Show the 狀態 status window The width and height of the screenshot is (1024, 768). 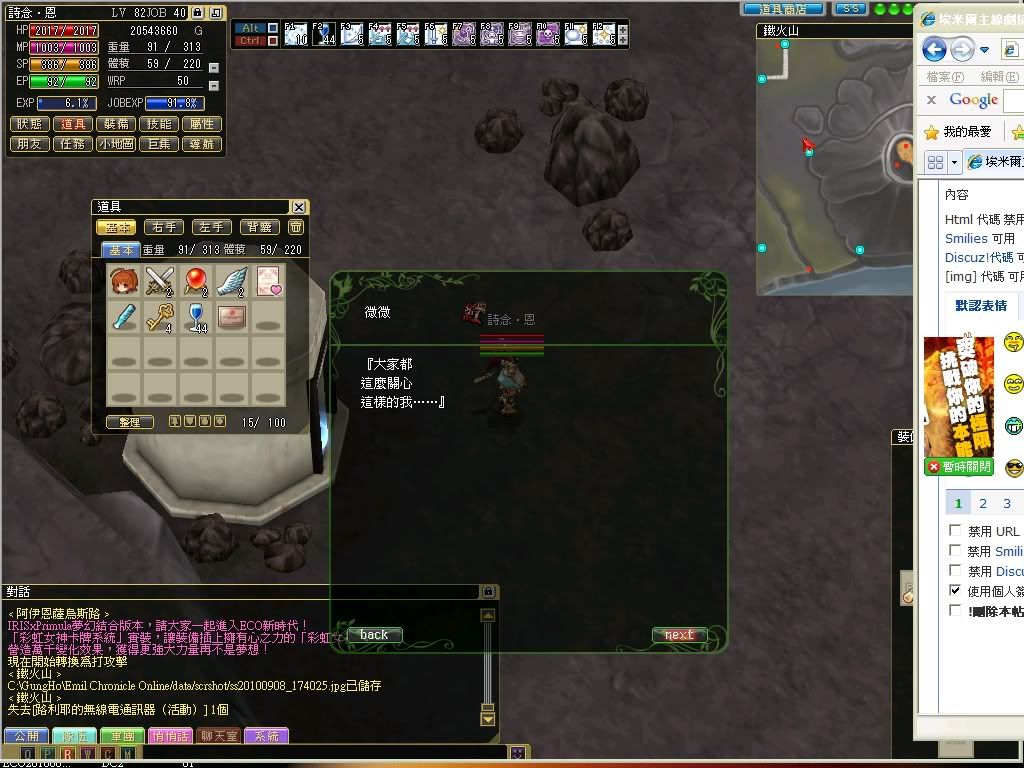click(x=30, y=124)
